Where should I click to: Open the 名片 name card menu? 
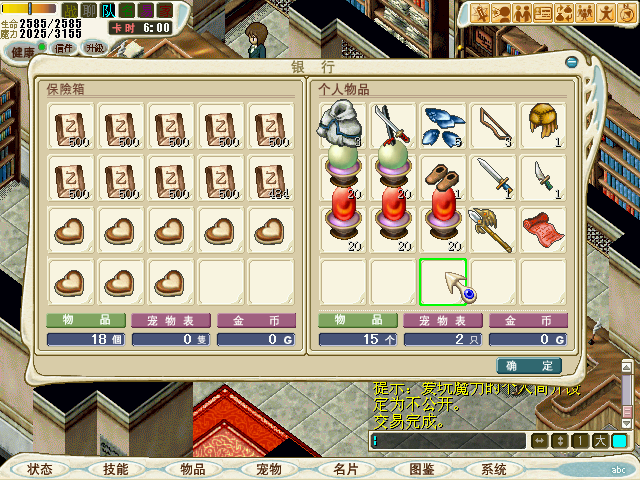pyautogui.click(x=344, y=468)
